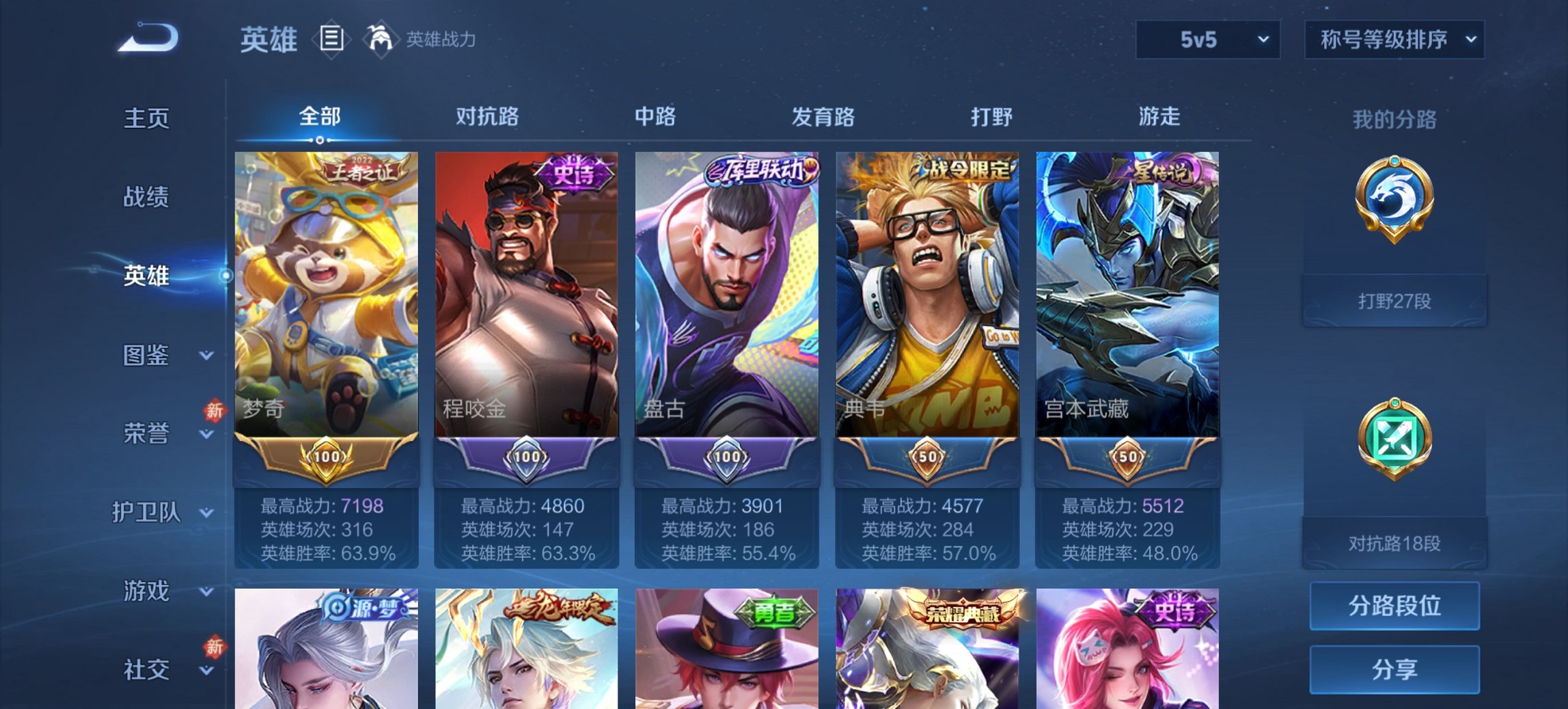Click the 分路段位 button
Viewport: 1568px width, 709px height.
click(x=1394, y=606)
